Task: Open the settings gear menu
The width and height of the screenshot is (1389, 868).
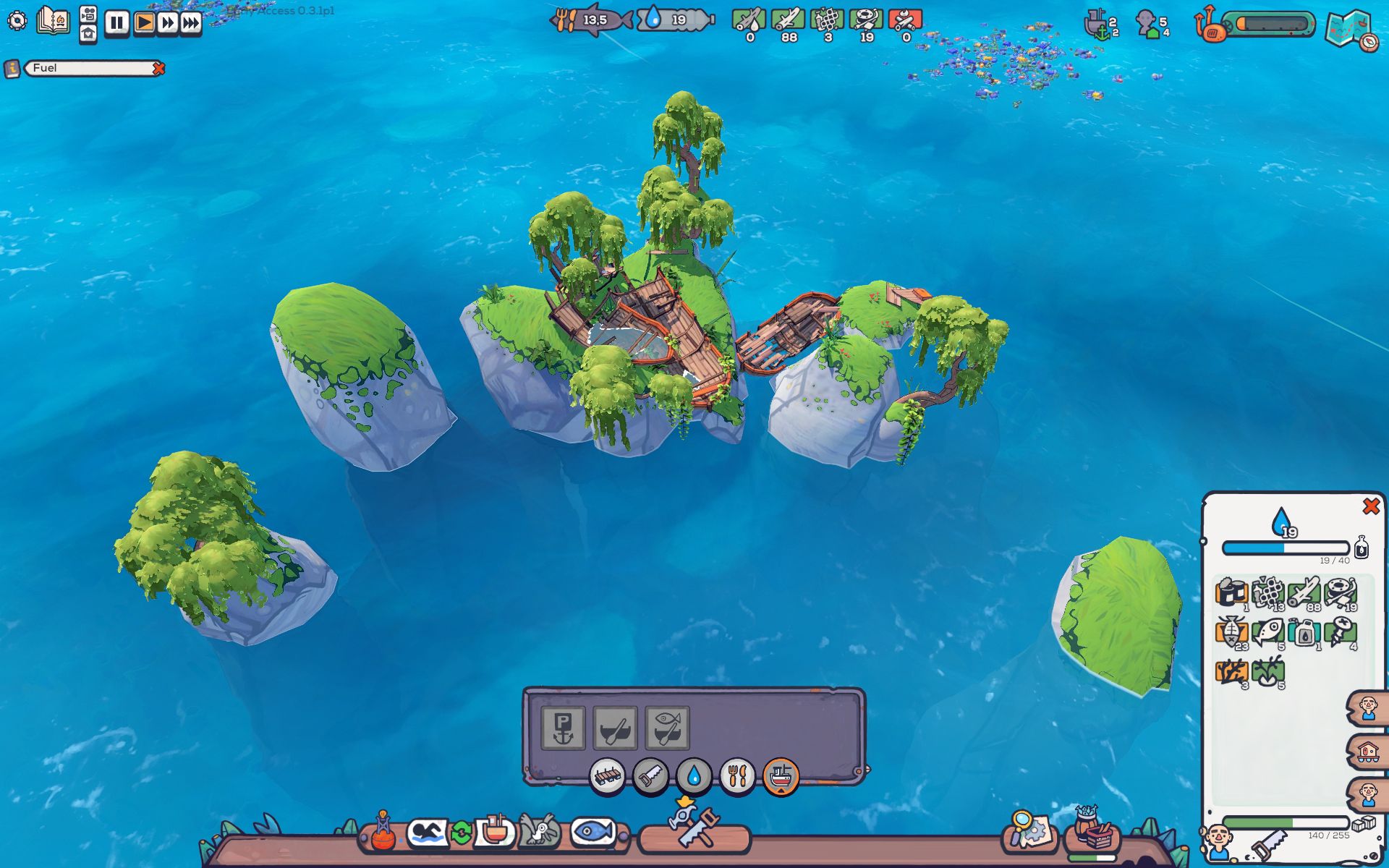Action: point(17,20)
